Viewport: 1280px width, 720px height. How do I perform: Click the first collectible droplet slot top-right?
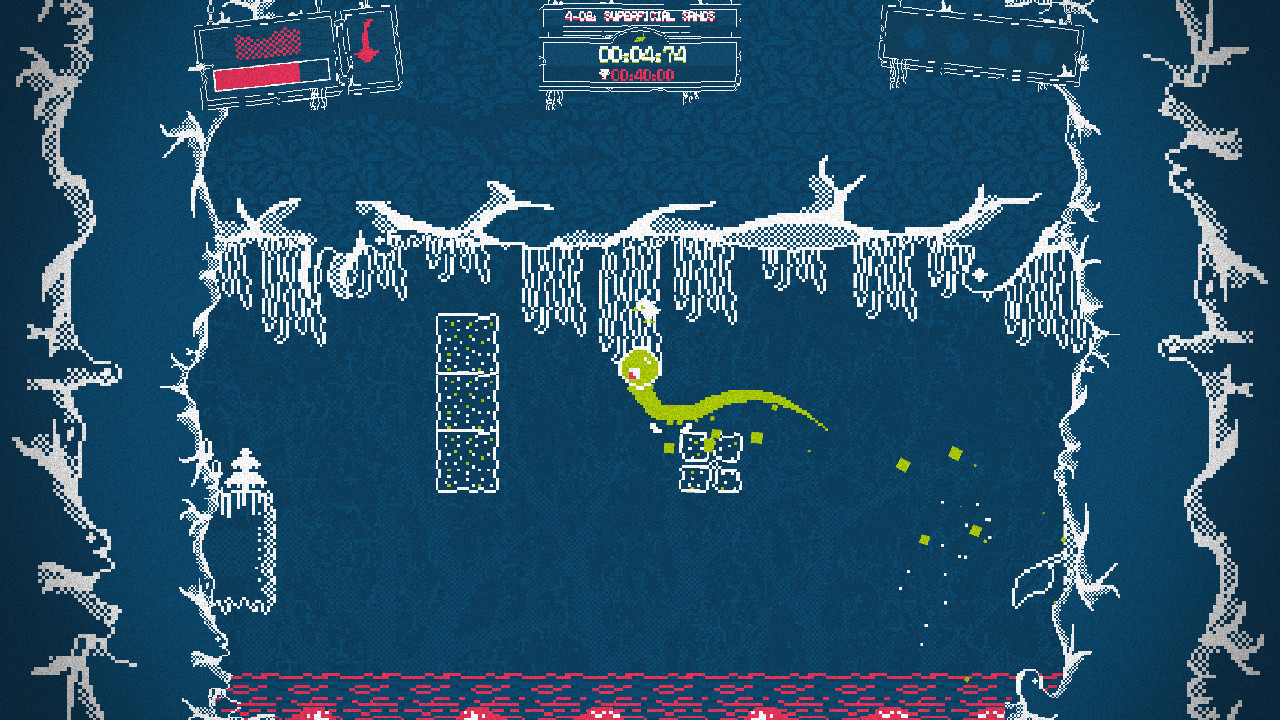[914, 42]
